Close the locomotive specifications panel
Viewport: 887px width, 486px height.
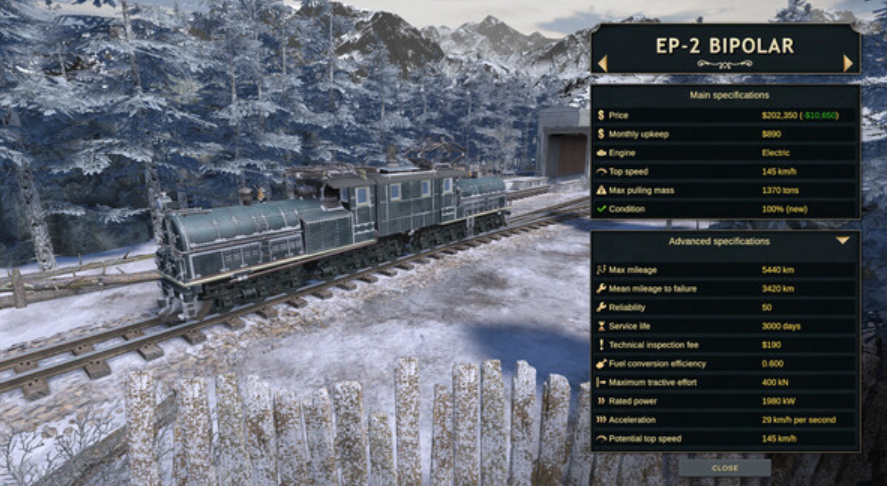tap(725, 467)
